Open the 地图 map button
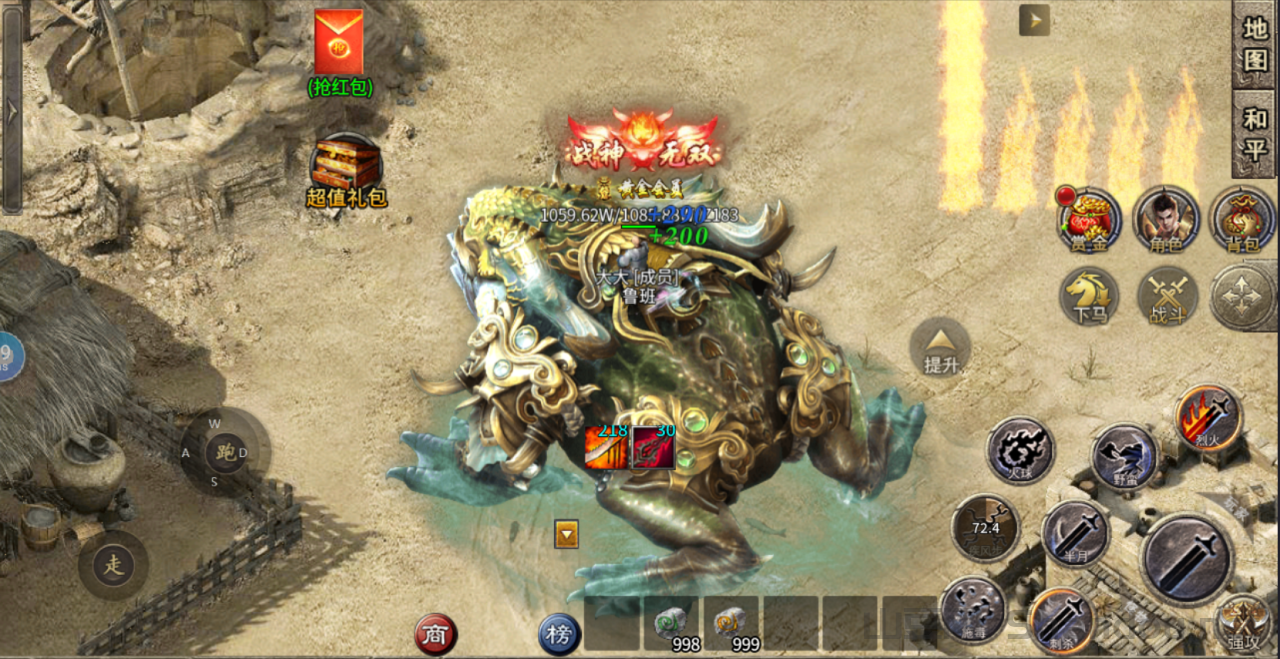The width and height of the screenshot is (1280, 659). tap(1254, 43)
